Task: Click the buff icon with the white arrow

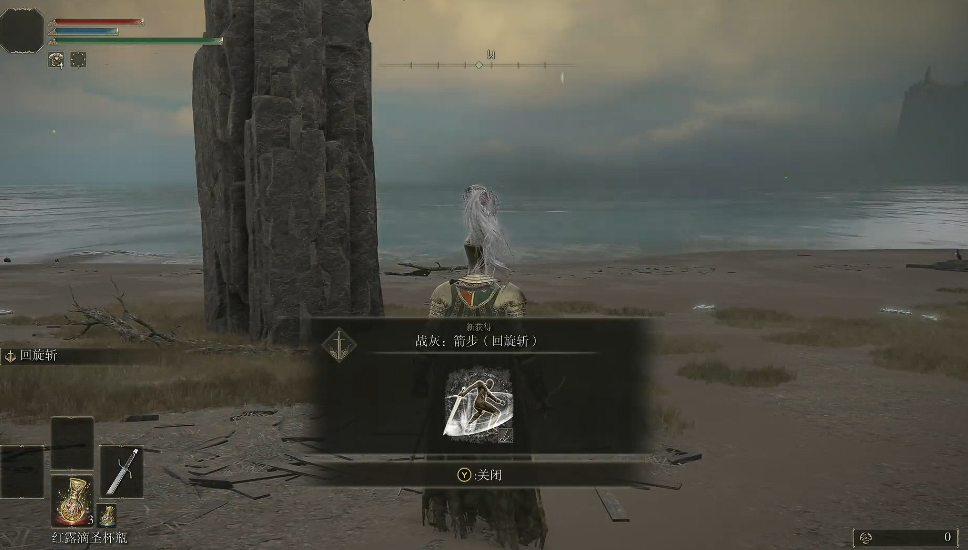Action: [x=56, y=60]
